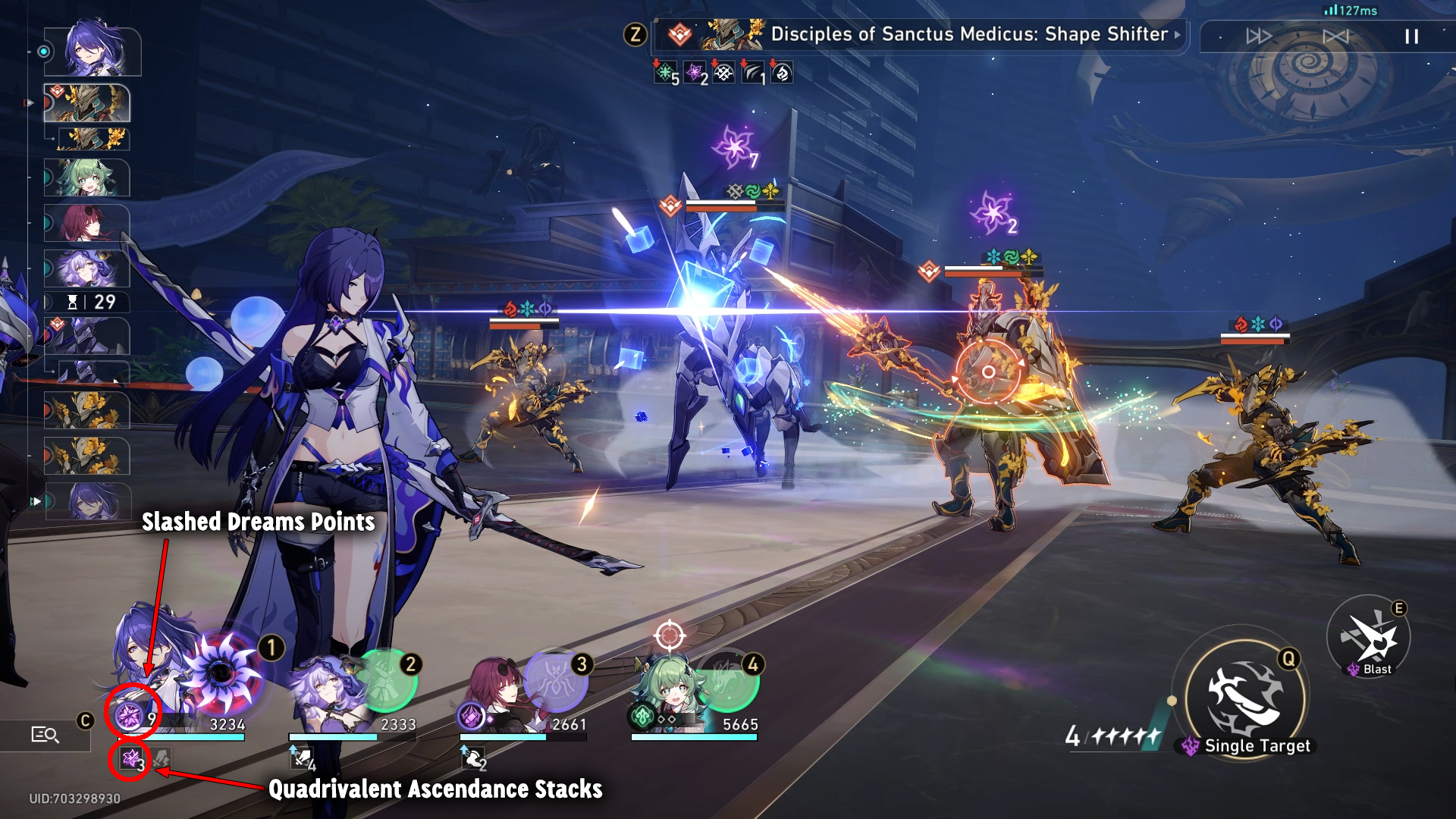Open the battle details magnifier button
The image size is (1456, 819).
(x=45, y=734)
